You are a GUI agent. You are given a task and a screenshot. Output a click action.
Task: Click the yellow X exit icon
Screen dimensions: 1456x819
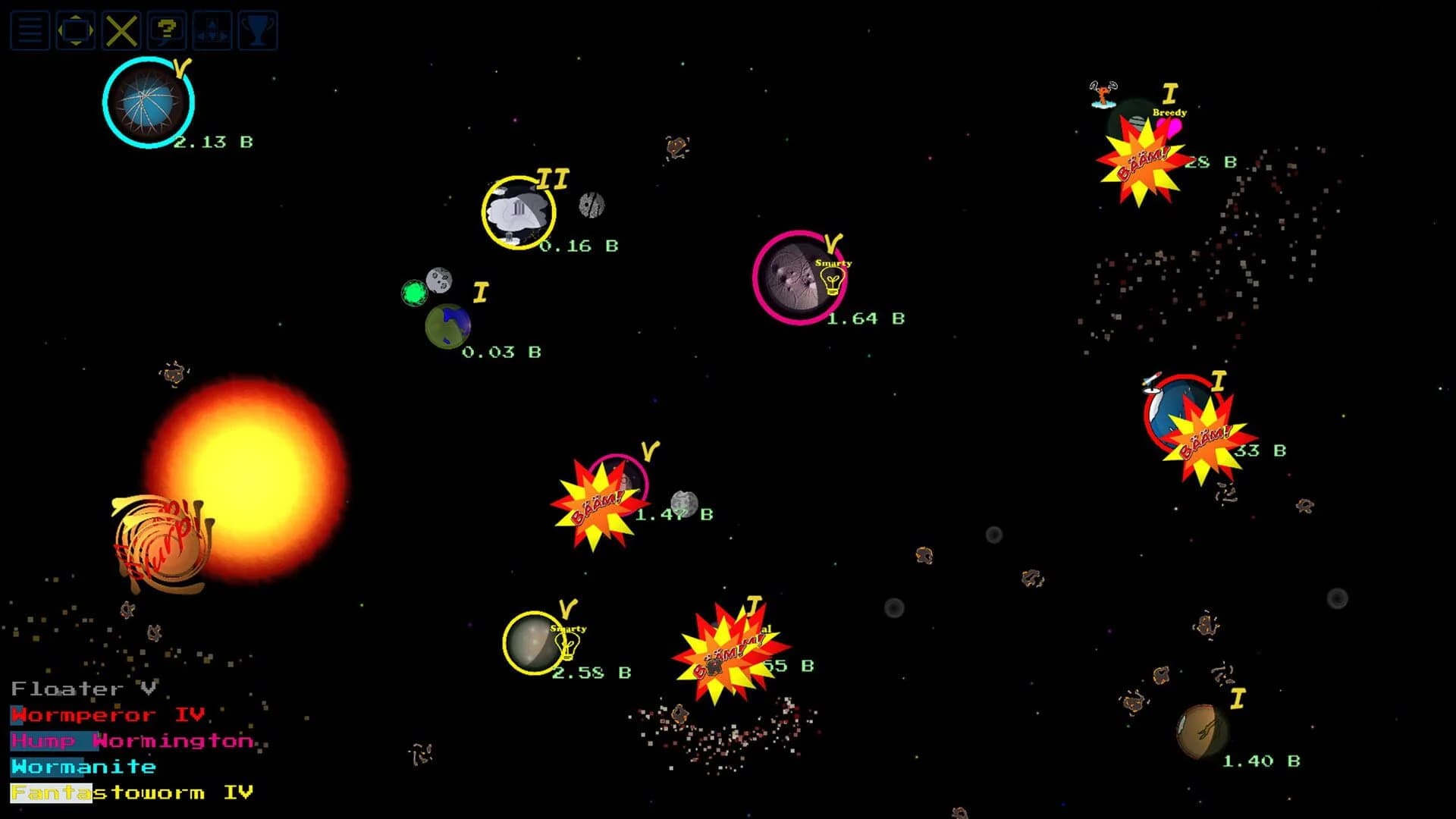(120, 30)
